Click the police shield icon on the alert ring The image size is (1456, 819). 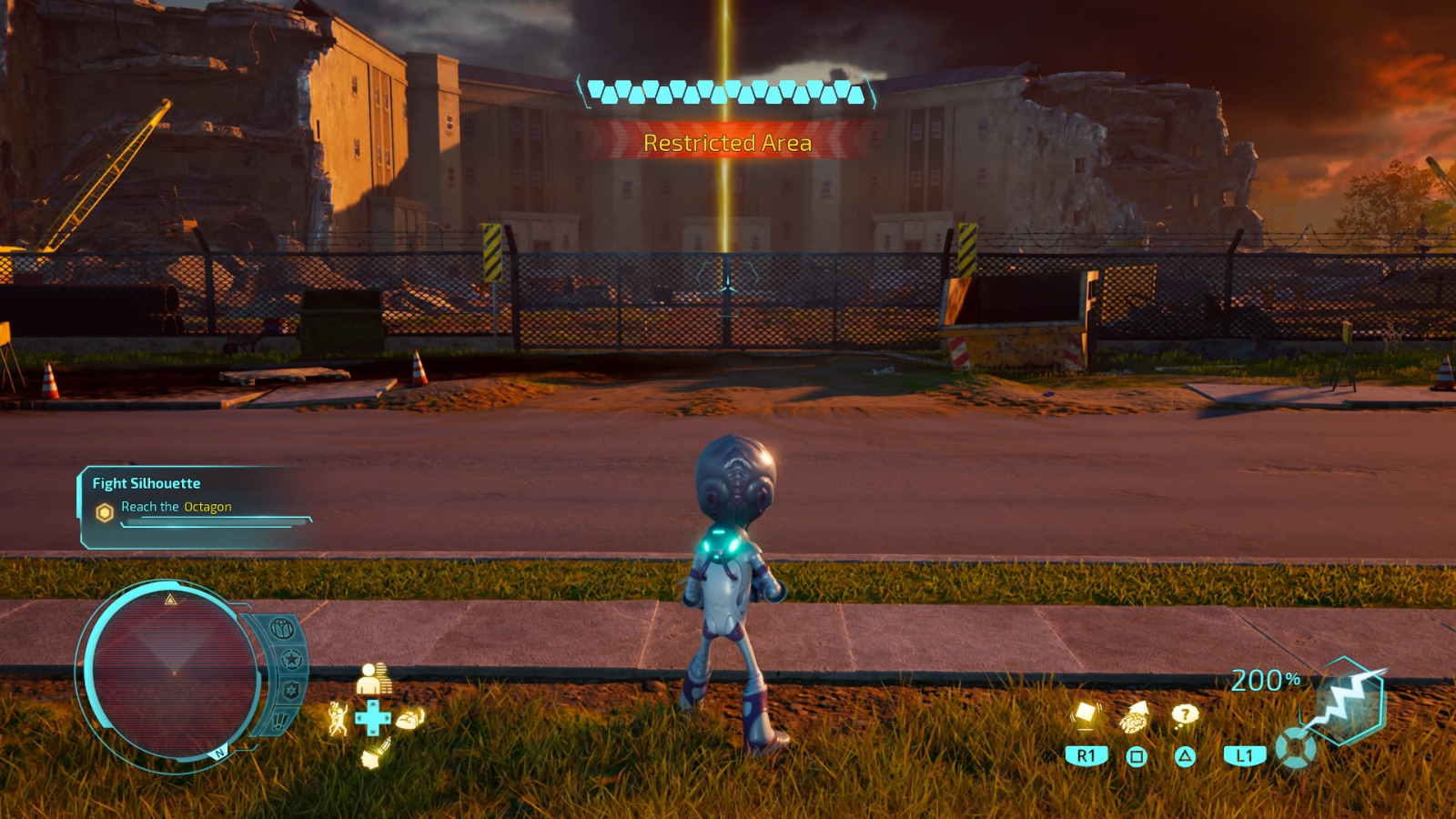pos(291,688)
